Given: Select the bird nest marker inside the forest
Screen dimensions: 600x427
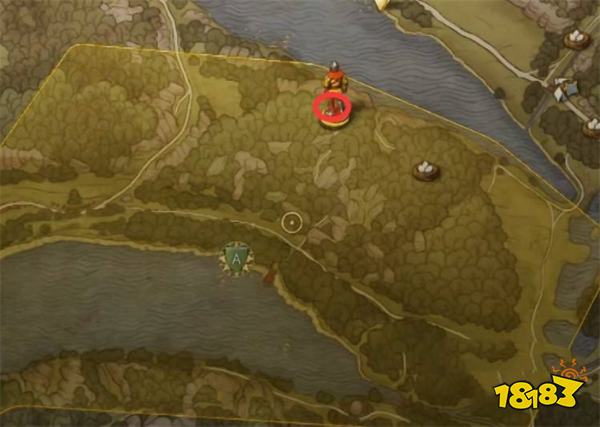Looking at the screenshot, I should coord(426,170).
